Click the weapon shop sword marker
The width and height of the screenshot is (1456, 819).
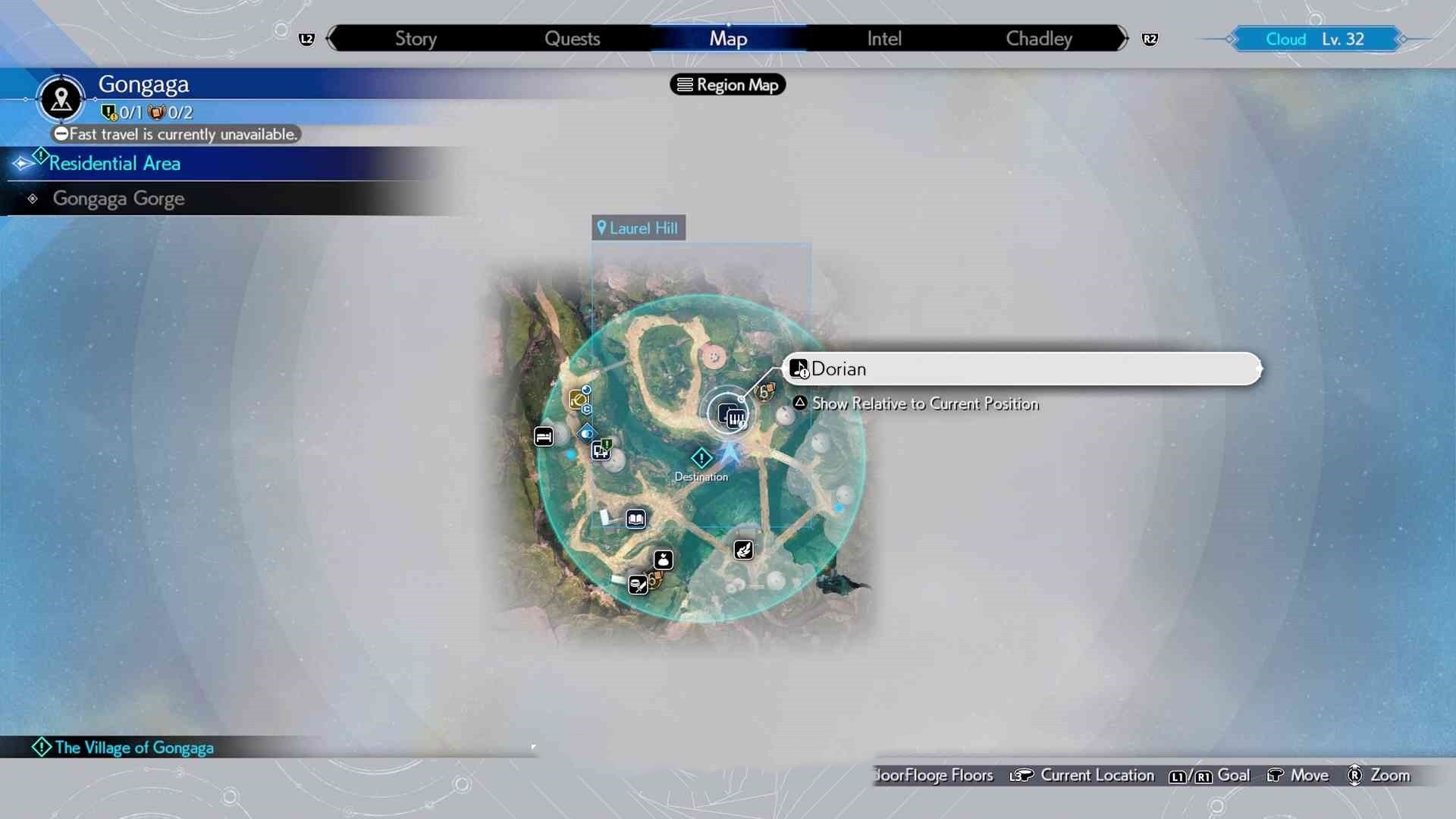[639, 585]
